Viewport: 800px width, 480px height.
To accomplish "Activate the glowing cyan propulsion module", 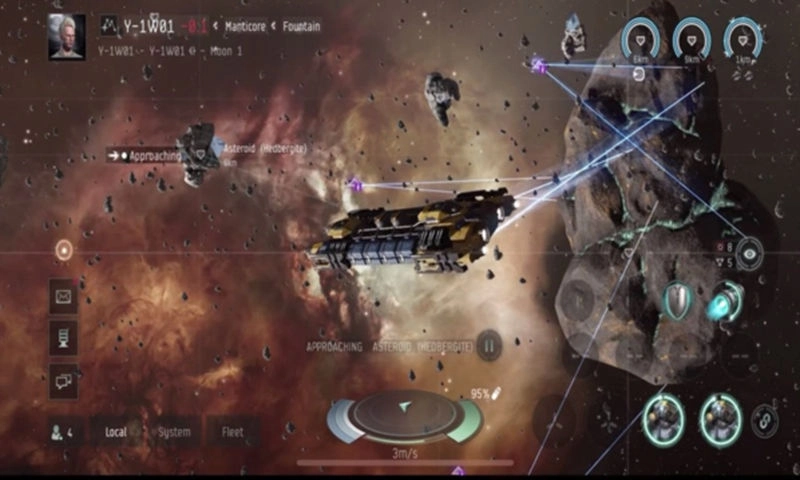I will [x=724, y=300].
